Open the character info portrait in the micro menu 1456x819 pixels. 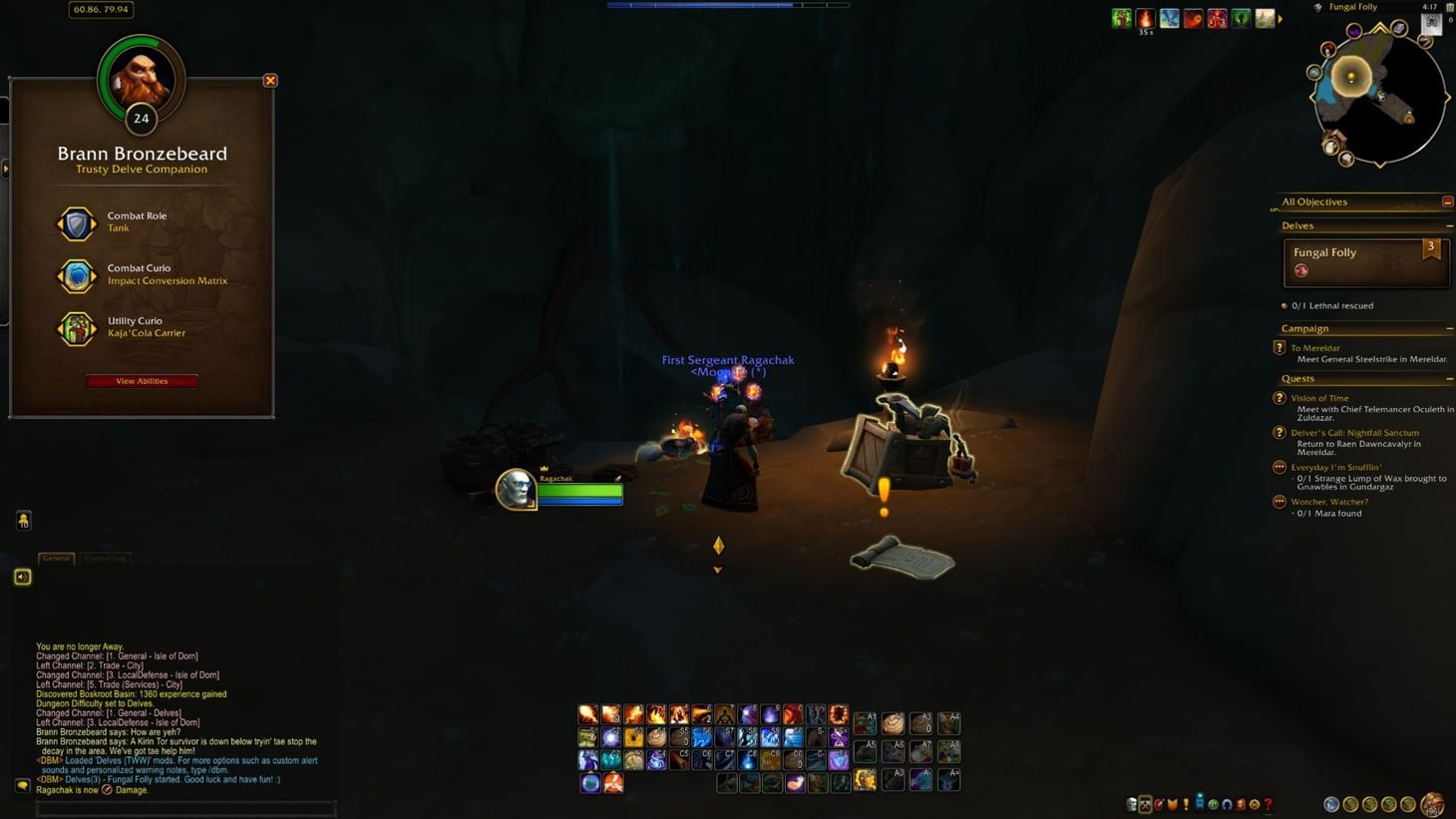(1132, 803)
